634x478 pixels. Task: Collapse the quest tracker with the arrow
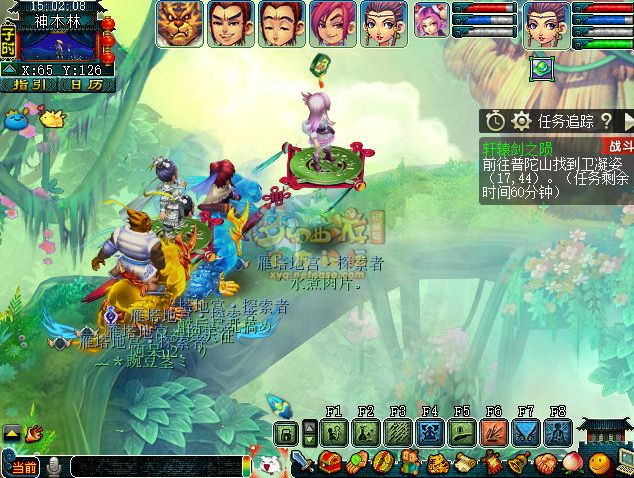point(628,121)
